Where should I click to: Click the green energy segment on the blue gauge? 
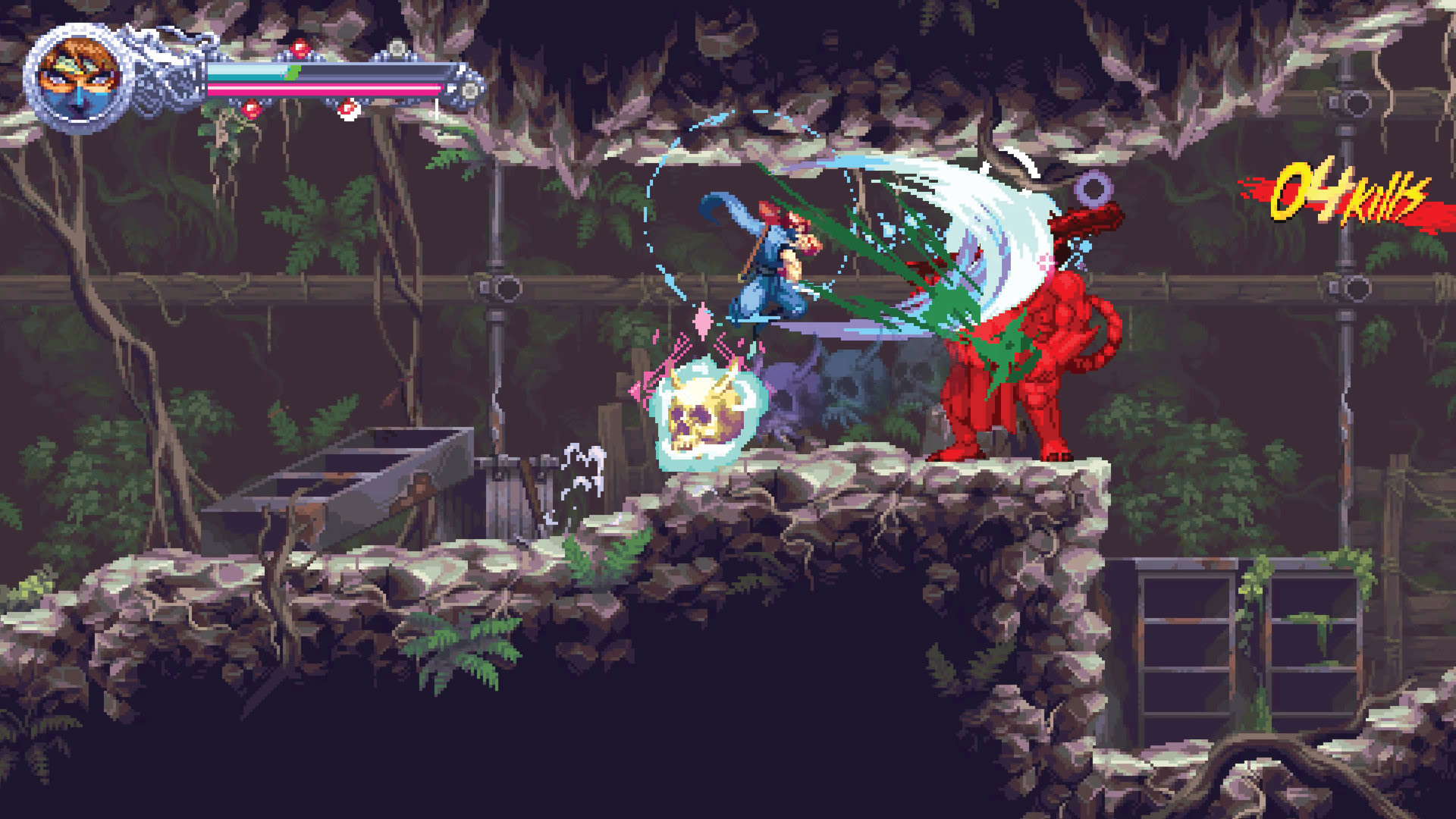(x=293, y=72)
